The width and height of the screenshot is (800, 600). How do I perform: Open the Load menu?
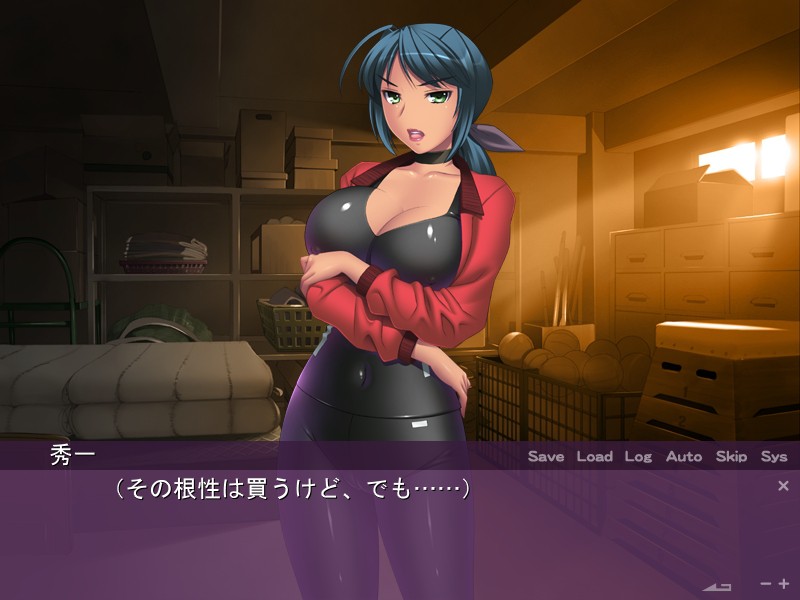[594, 456]
